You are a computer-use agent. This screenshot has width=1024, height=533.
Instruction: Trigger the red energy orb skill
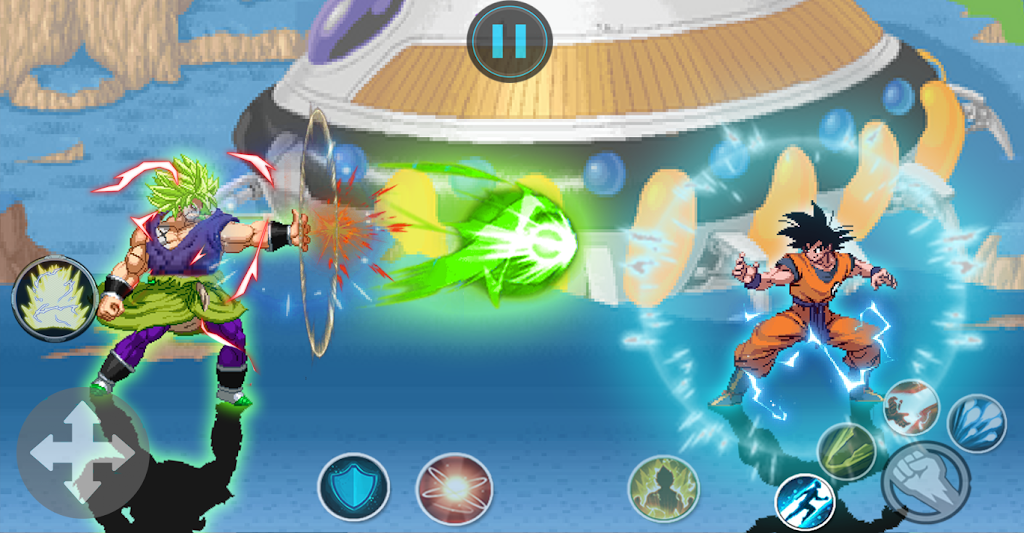pos(452,488)
